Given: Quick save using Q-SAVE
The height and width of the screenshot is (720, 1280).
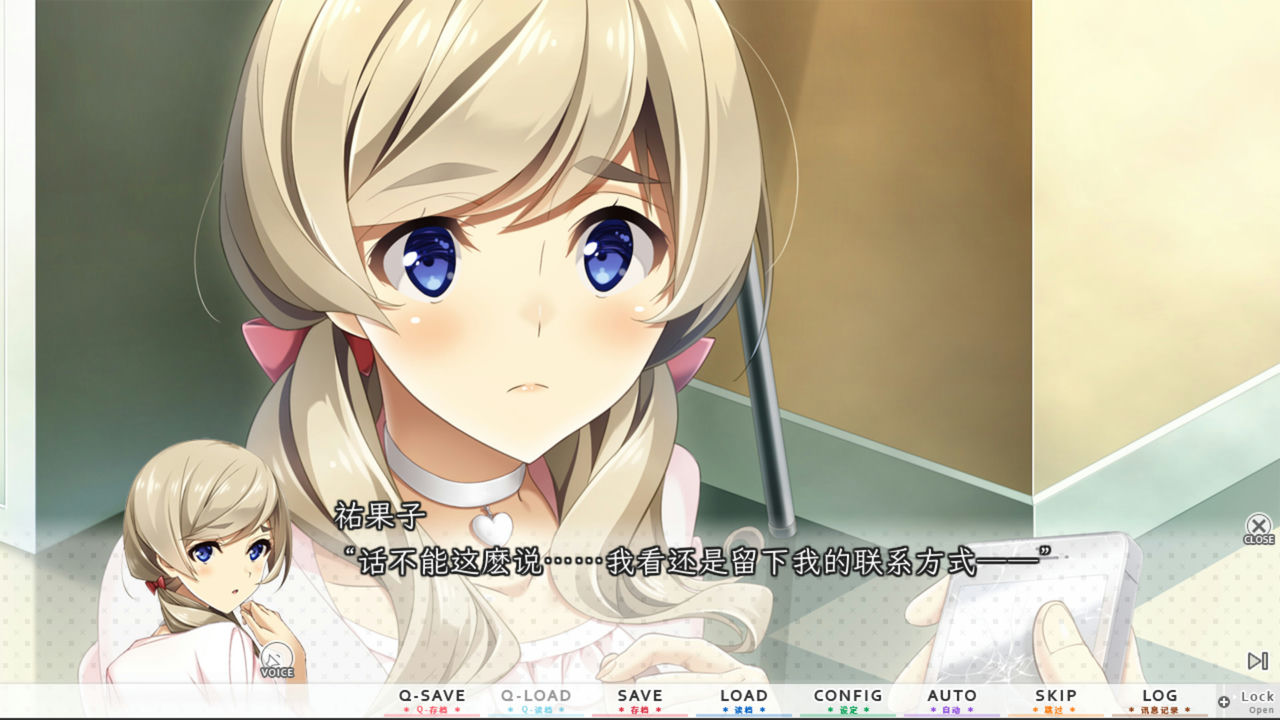Looking at the screenshot, I should click(431, 695).
